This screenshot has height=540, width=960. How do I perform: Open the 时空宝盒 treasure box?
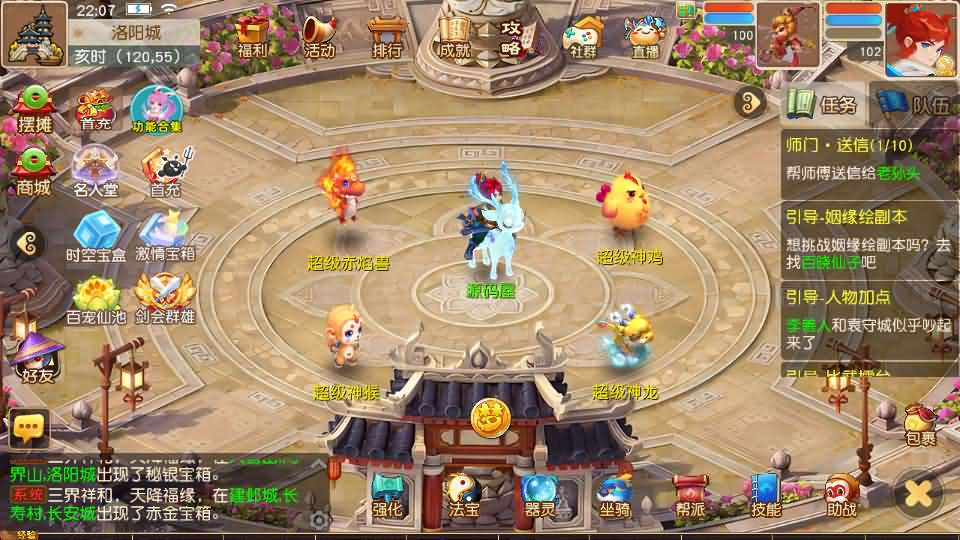(x=95, y=236)
